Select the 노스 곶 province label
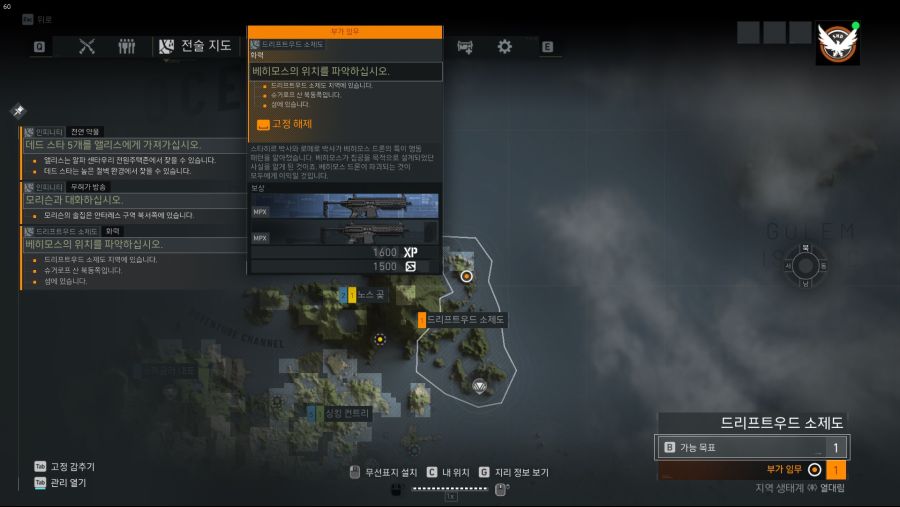 pyautogui.click(x=366, y=295)
